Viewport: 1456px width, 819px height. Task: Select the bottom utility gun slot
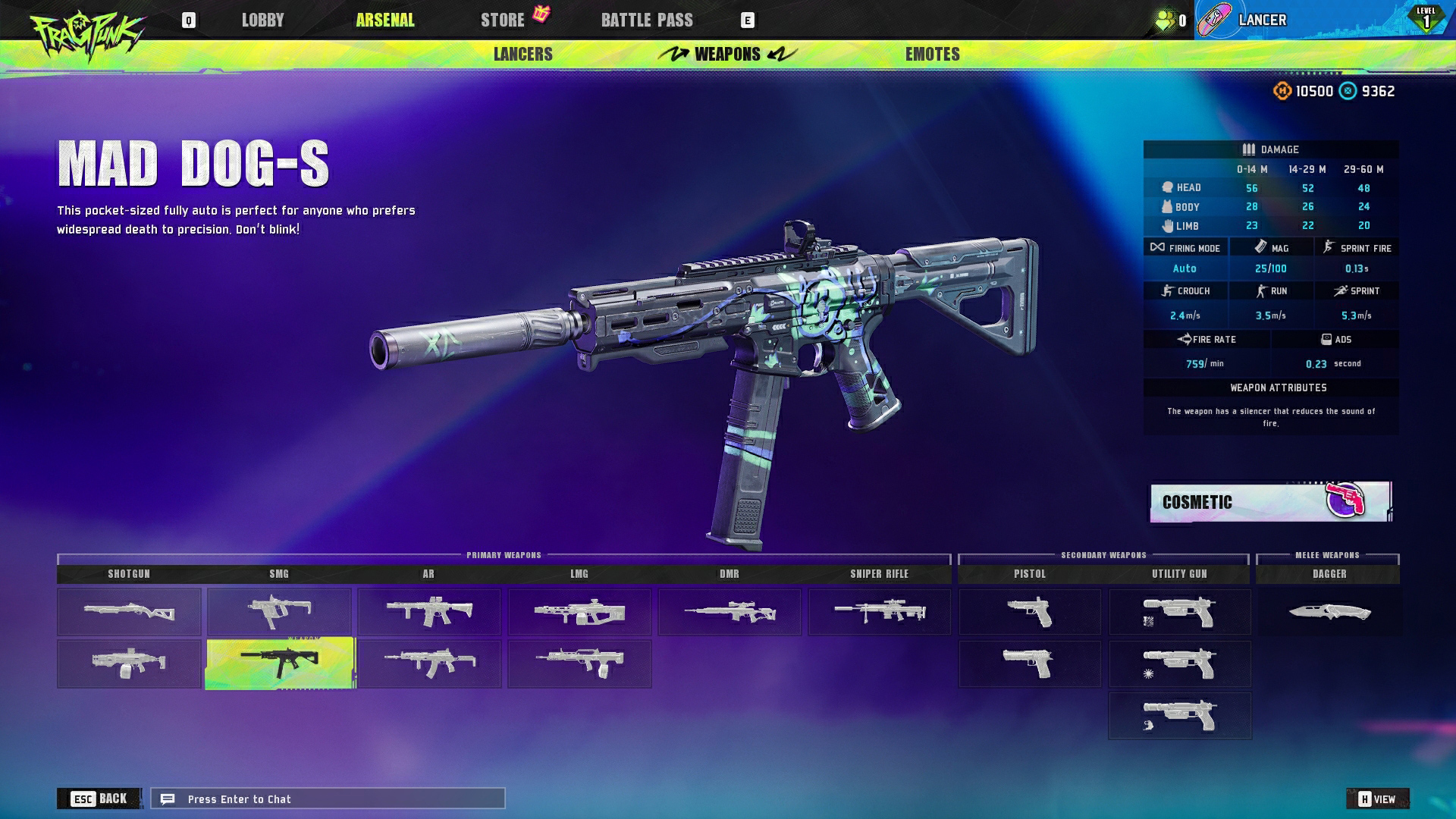pos(1179,715)
